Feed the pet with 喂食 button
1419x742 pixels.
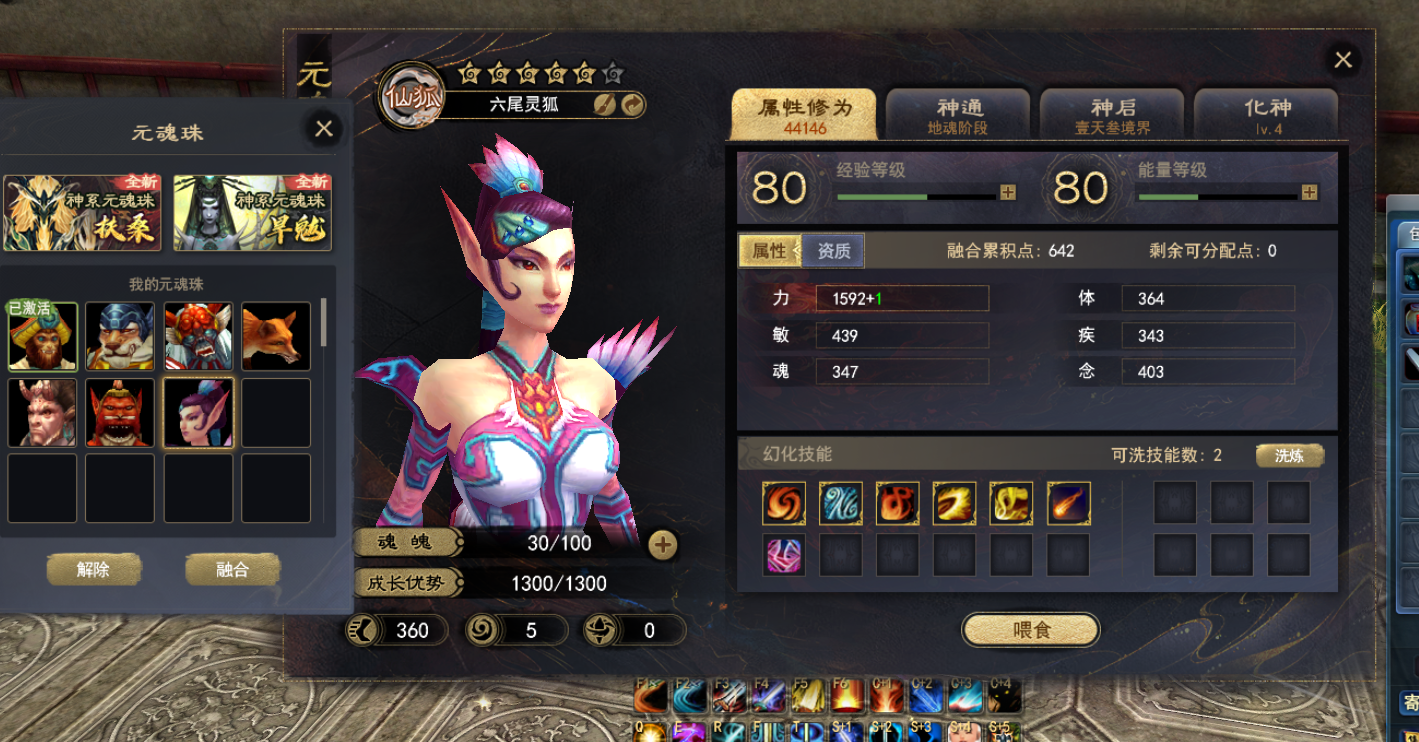pyautogui.click(x=1030, y=630)
